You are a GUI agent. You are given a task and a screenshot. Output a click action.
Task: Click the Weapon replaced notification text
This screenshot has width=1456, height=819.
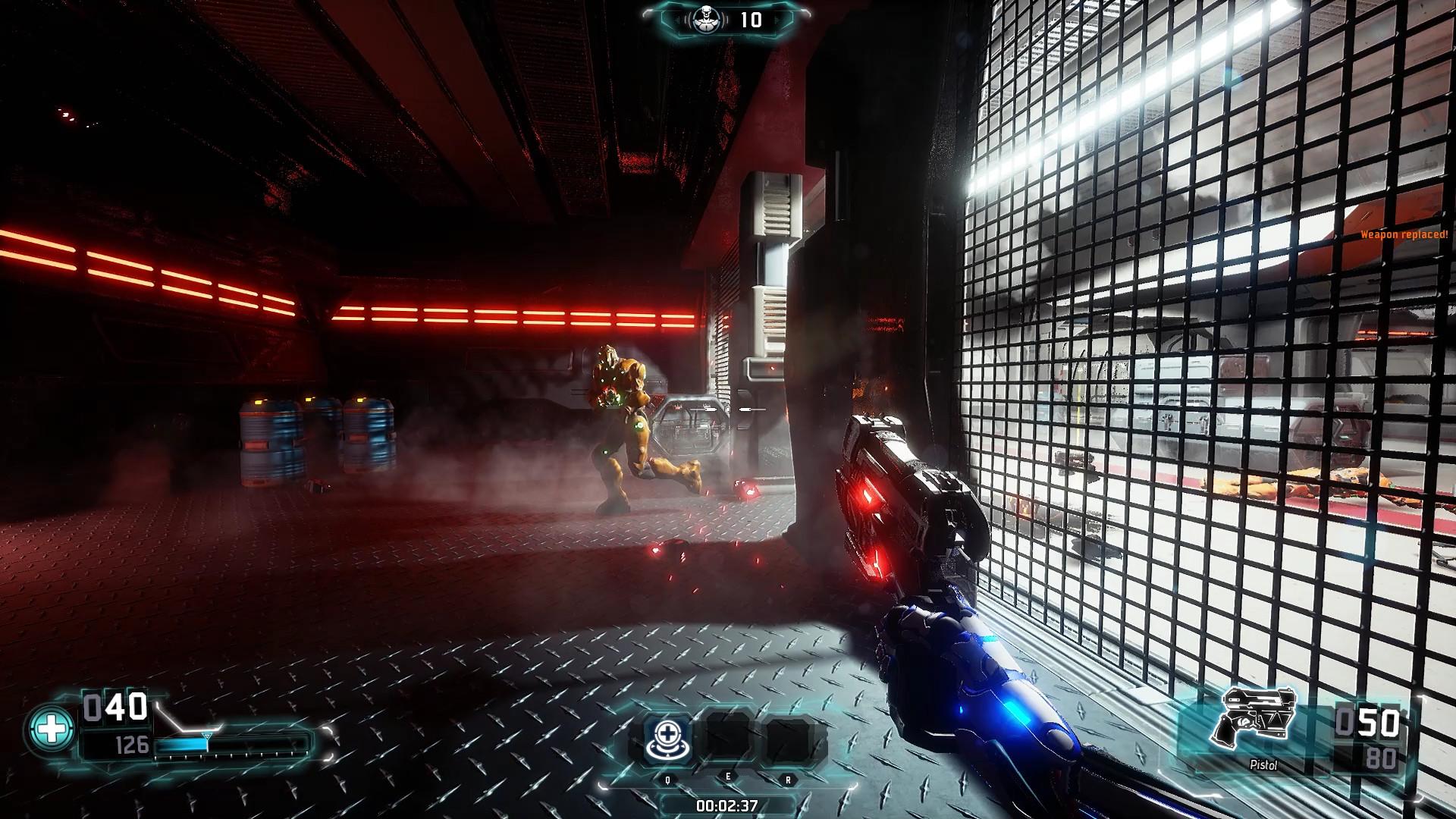pos(1405,235)
